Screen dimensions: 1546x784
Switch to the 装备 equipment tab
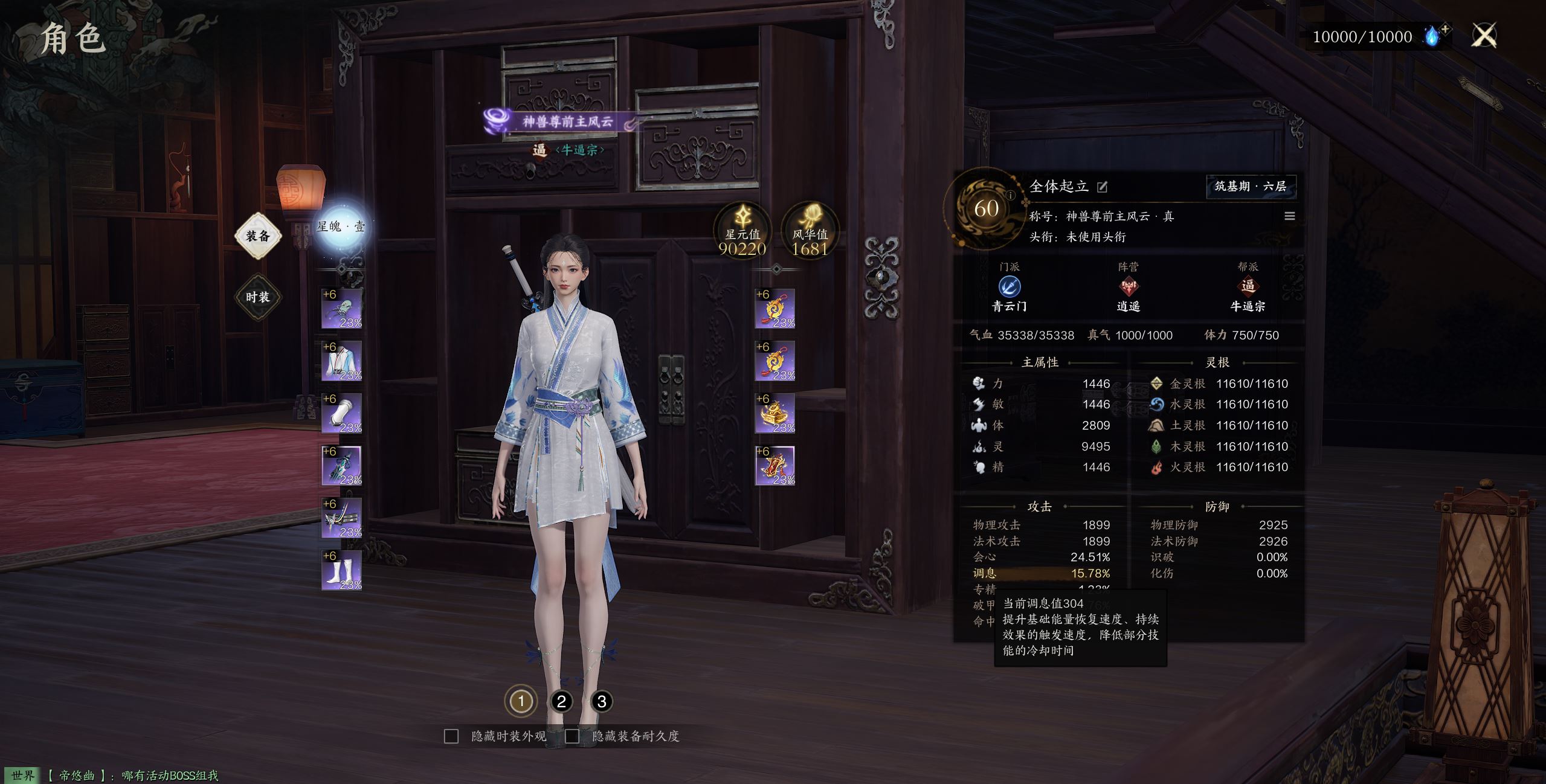[x=258, y=236]
